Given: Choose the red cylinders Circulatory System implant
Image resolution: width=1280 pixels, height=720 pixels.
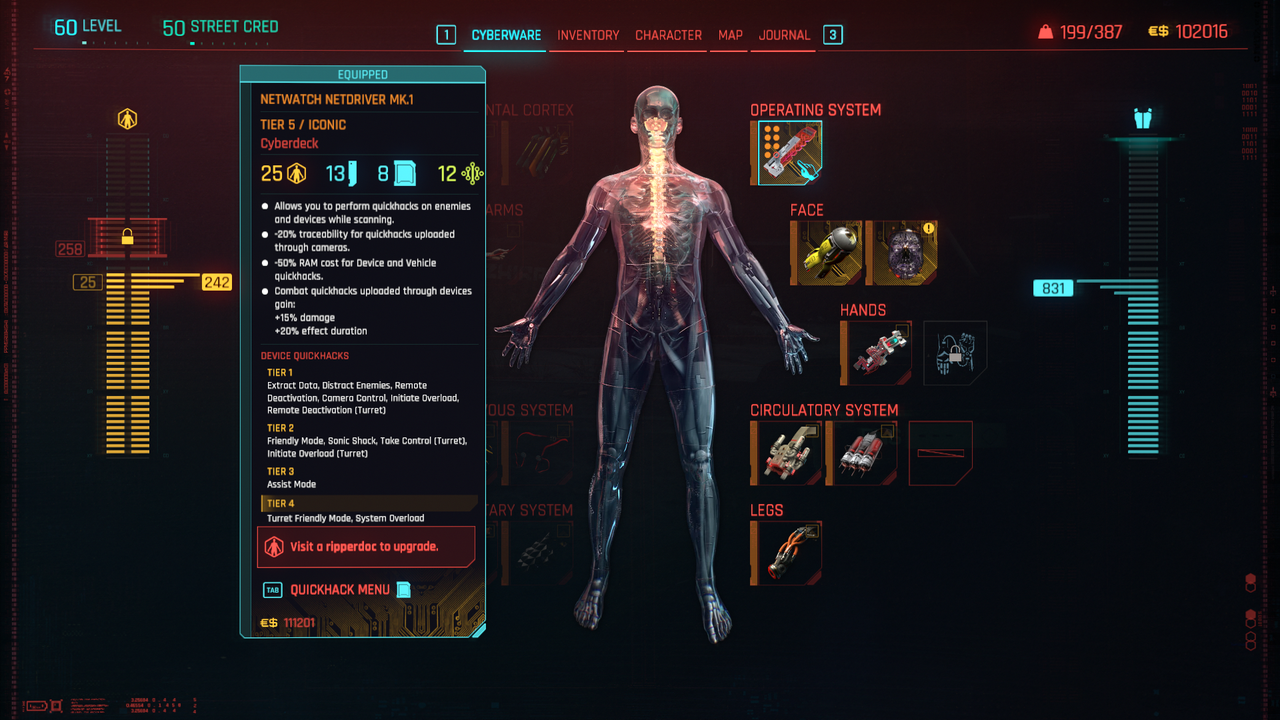Looking at the screenshot, I should coord(862,453).
